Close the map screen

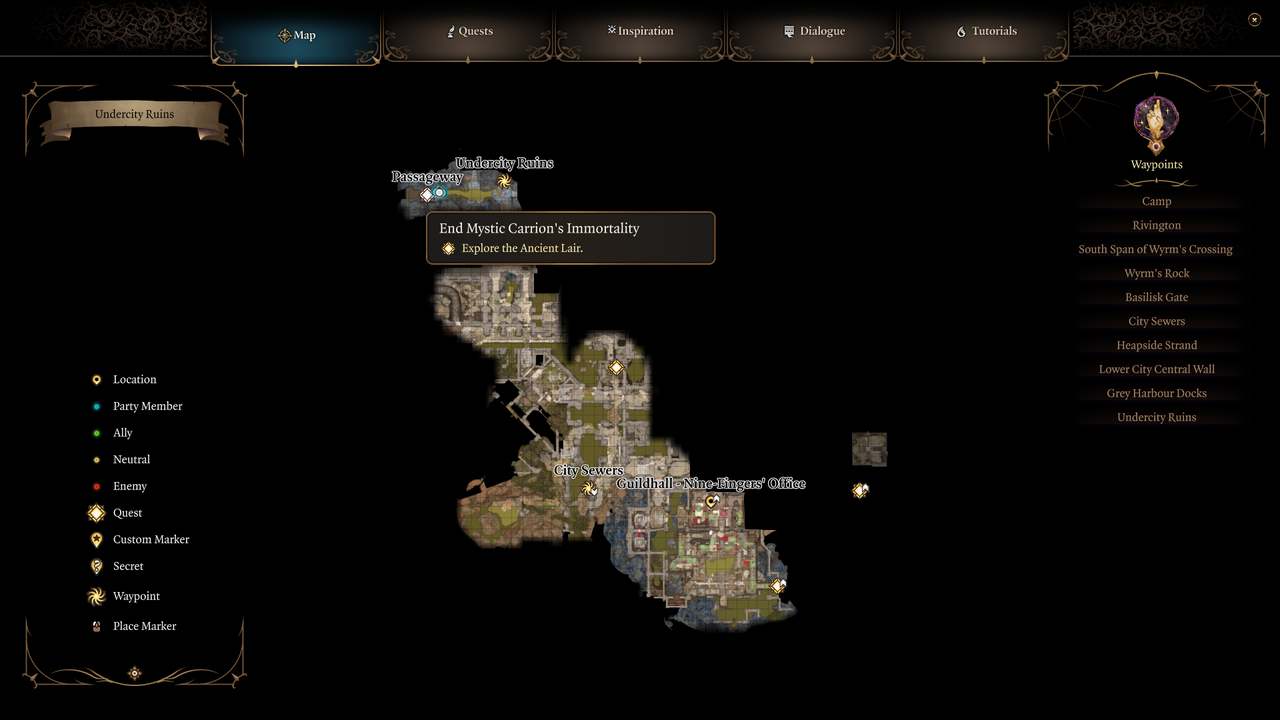(1254, 19)
